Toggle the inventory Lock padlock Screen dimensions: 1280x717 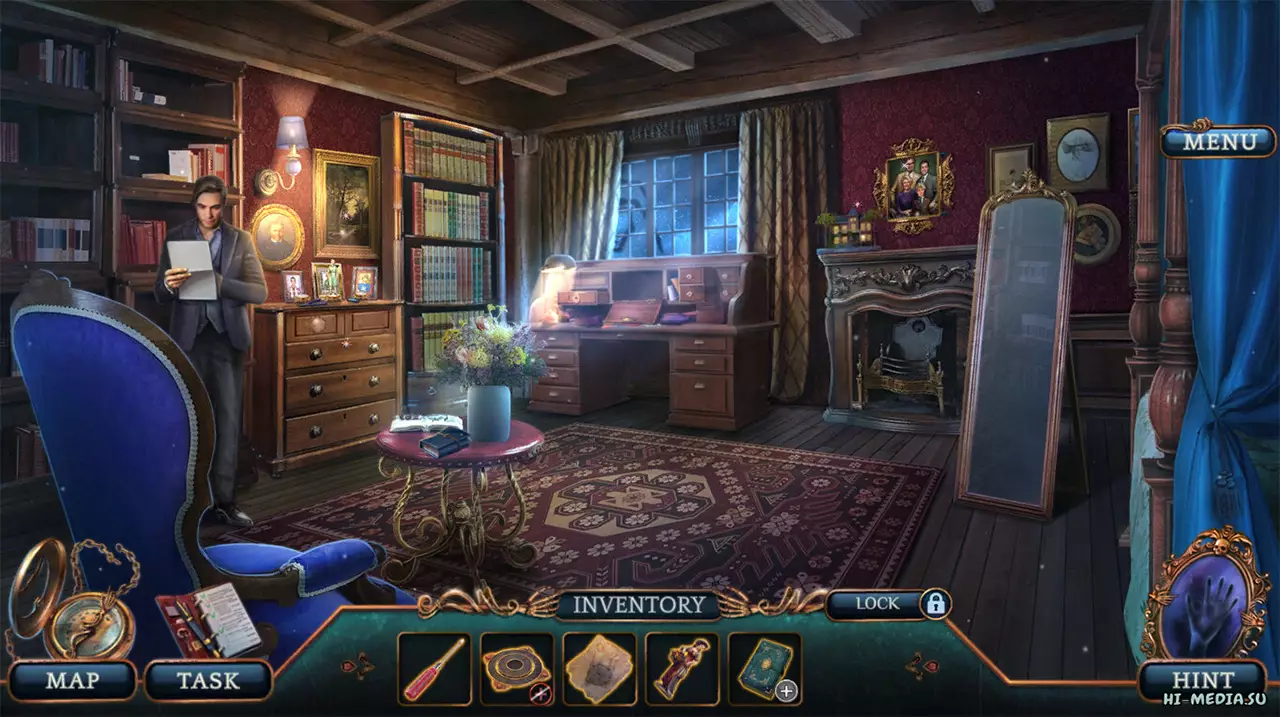click(x=935, y=604)
